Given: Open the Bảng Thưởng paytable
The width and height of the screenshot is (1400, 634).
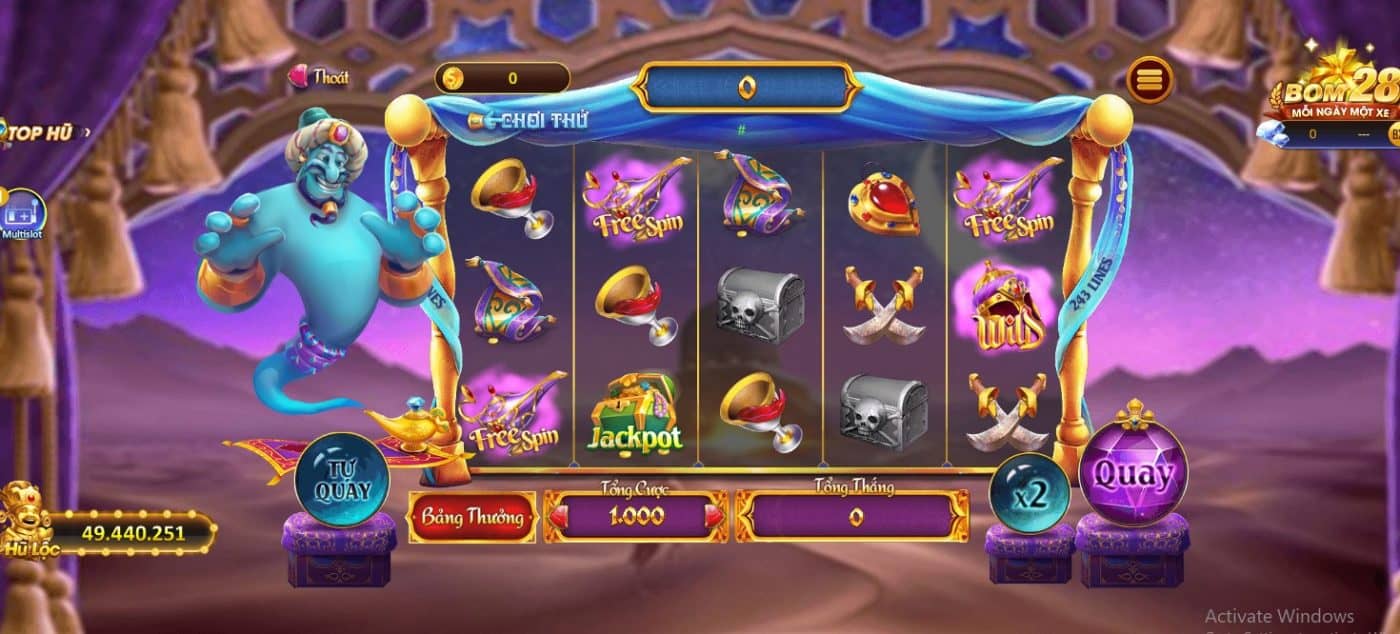Looking at the screenshot, I should 472,517.
